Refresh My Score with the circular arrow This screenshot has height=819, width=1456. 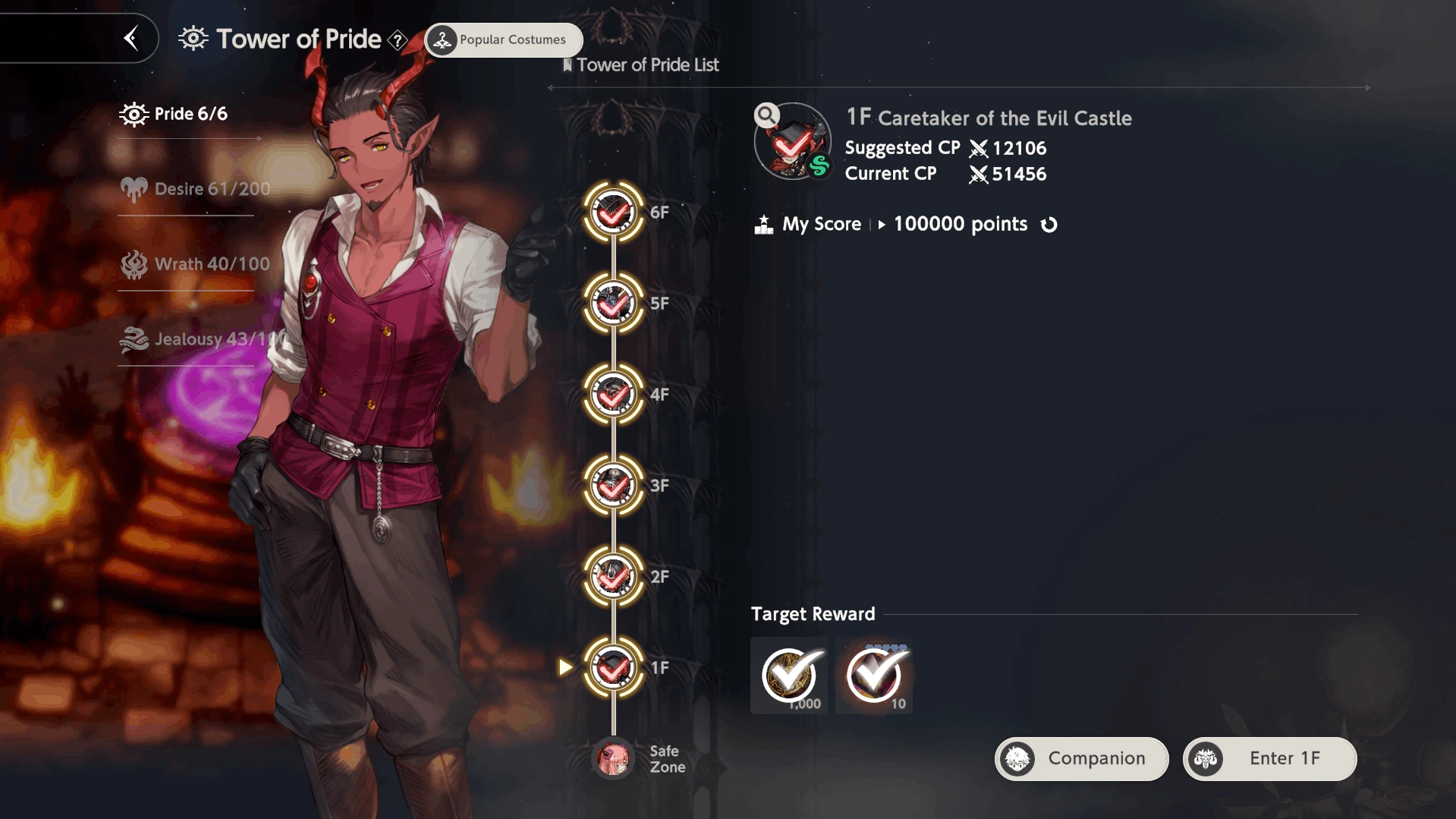click(x=1049, y=225)
